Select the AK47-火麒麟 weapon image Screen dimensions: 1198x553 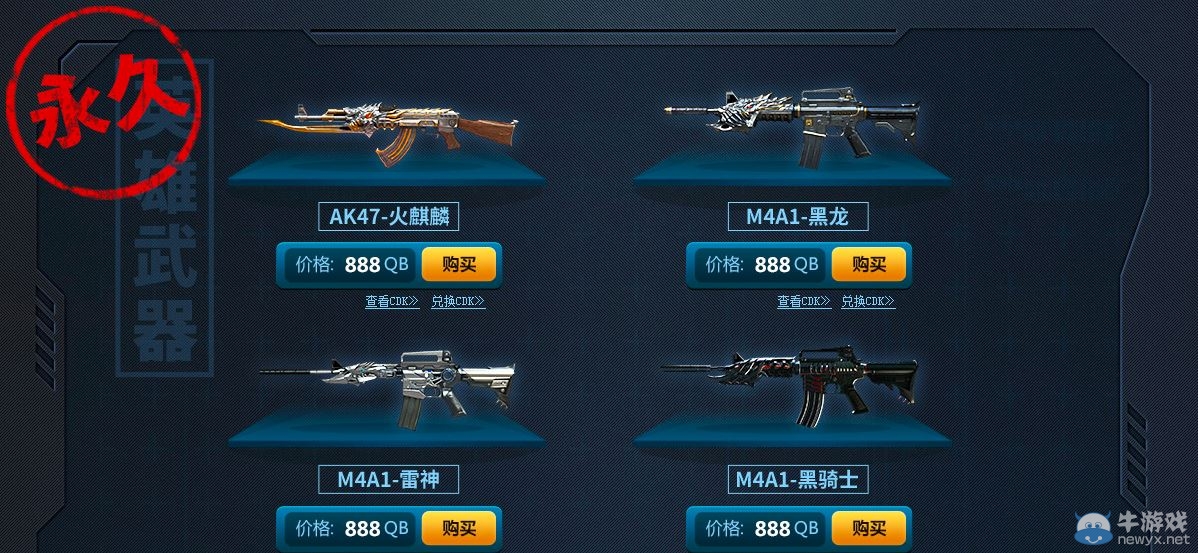390,132
